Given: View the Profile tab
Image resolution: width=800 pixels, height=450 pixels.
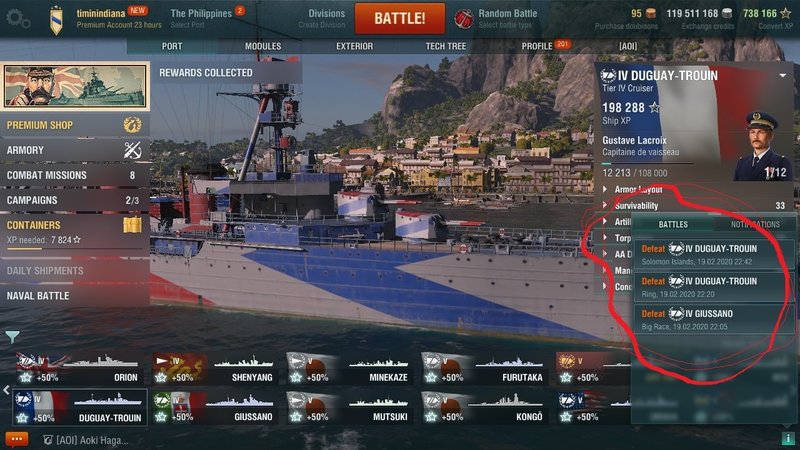Looking at the screenshot, I should [538, 46].
